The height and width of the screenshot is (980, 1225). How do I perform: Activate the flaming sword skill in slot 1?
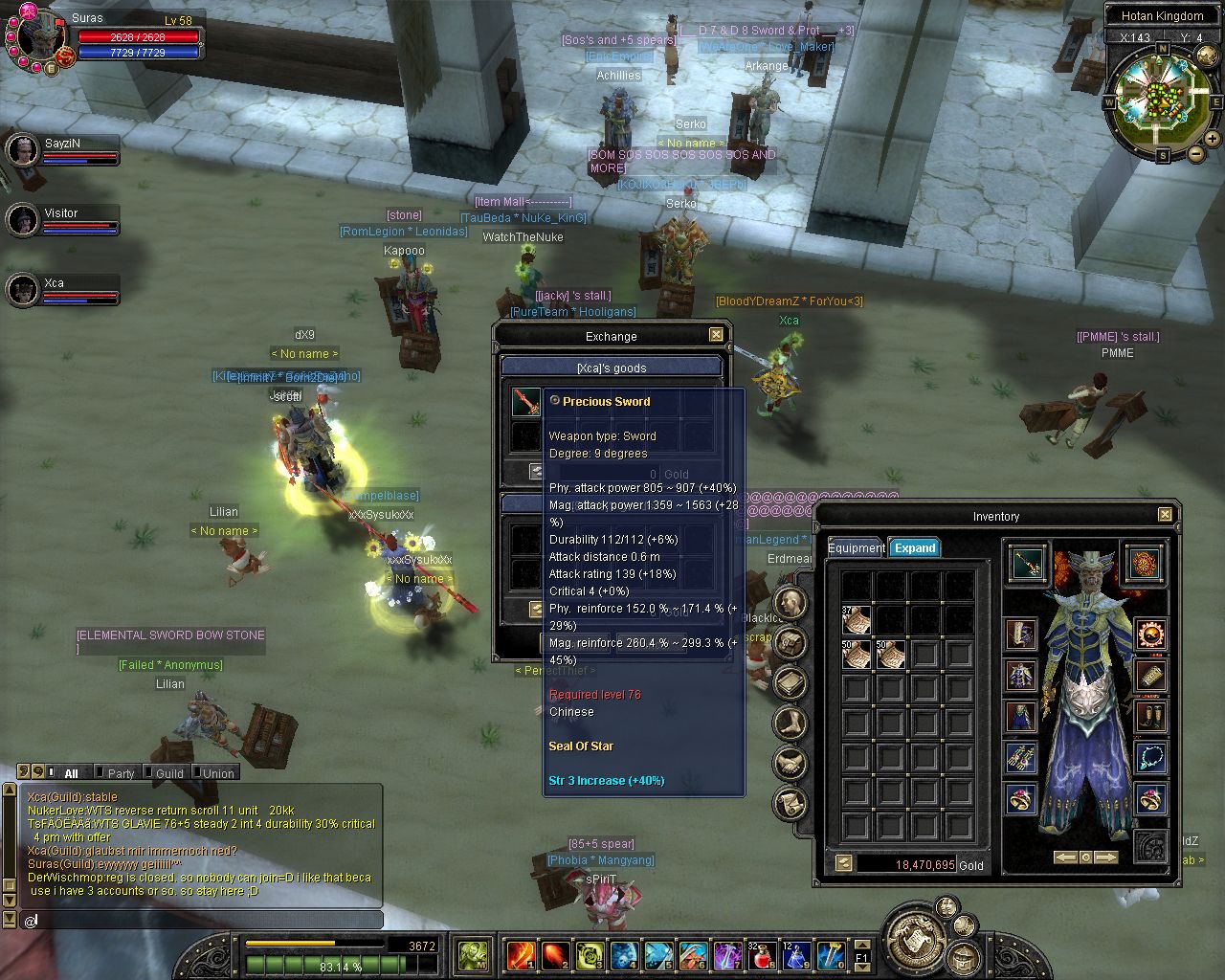(521, 954)
